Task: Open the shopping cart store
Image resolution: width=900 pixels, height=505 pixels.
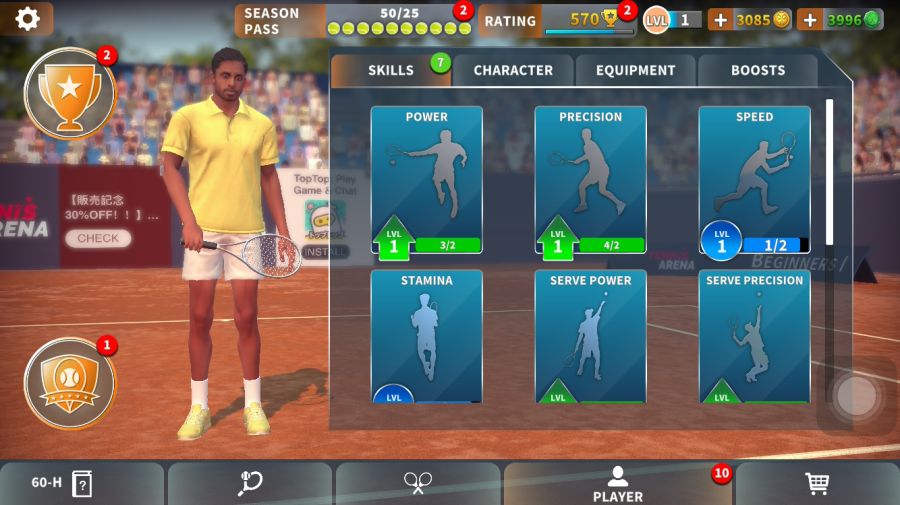Action: coord(817,484)
